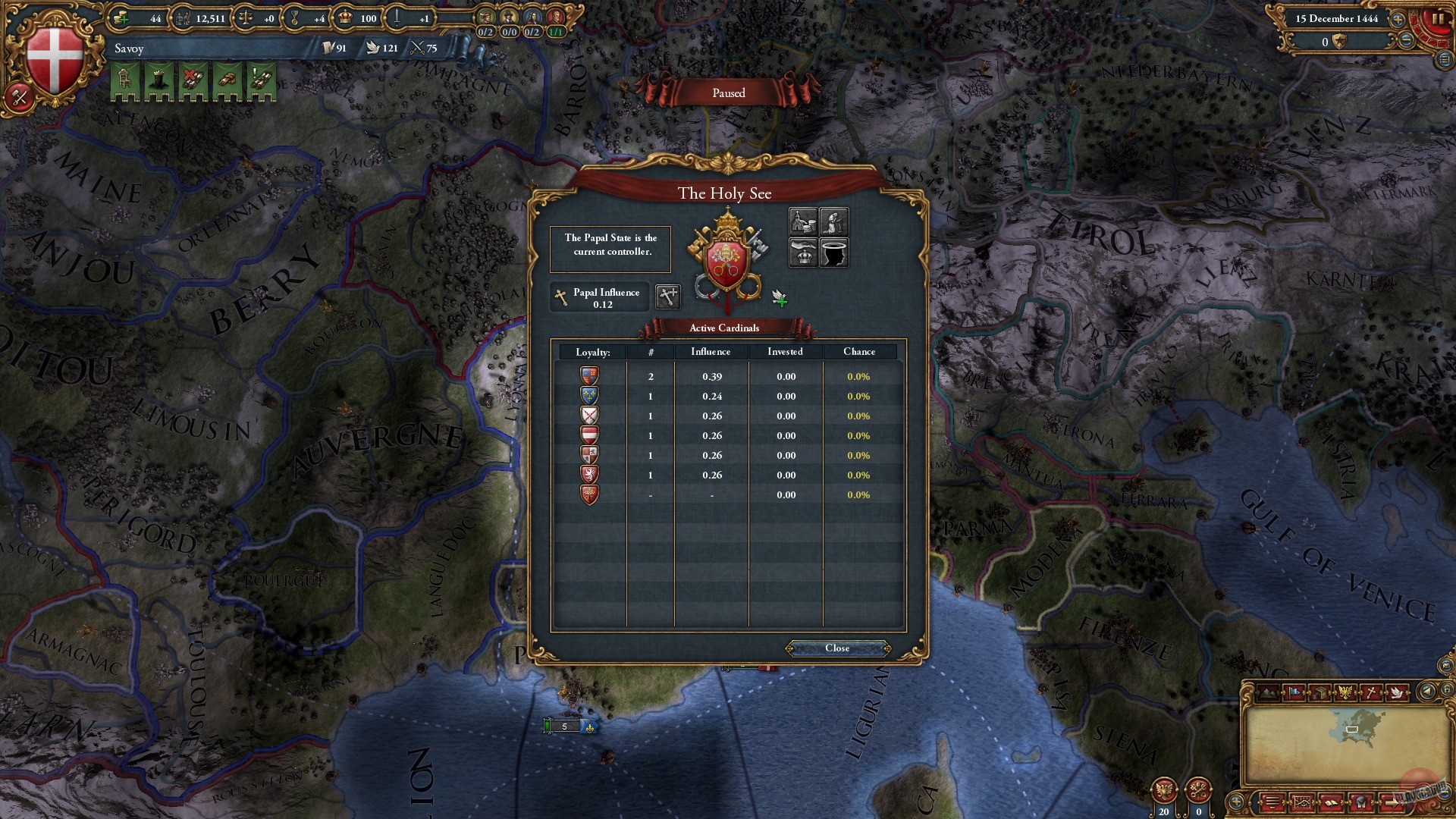Image resolution: width=1456 pixels, height=819 pixels.
Task: Click the Paused banner to resume
Action: (x=728, y=93)
